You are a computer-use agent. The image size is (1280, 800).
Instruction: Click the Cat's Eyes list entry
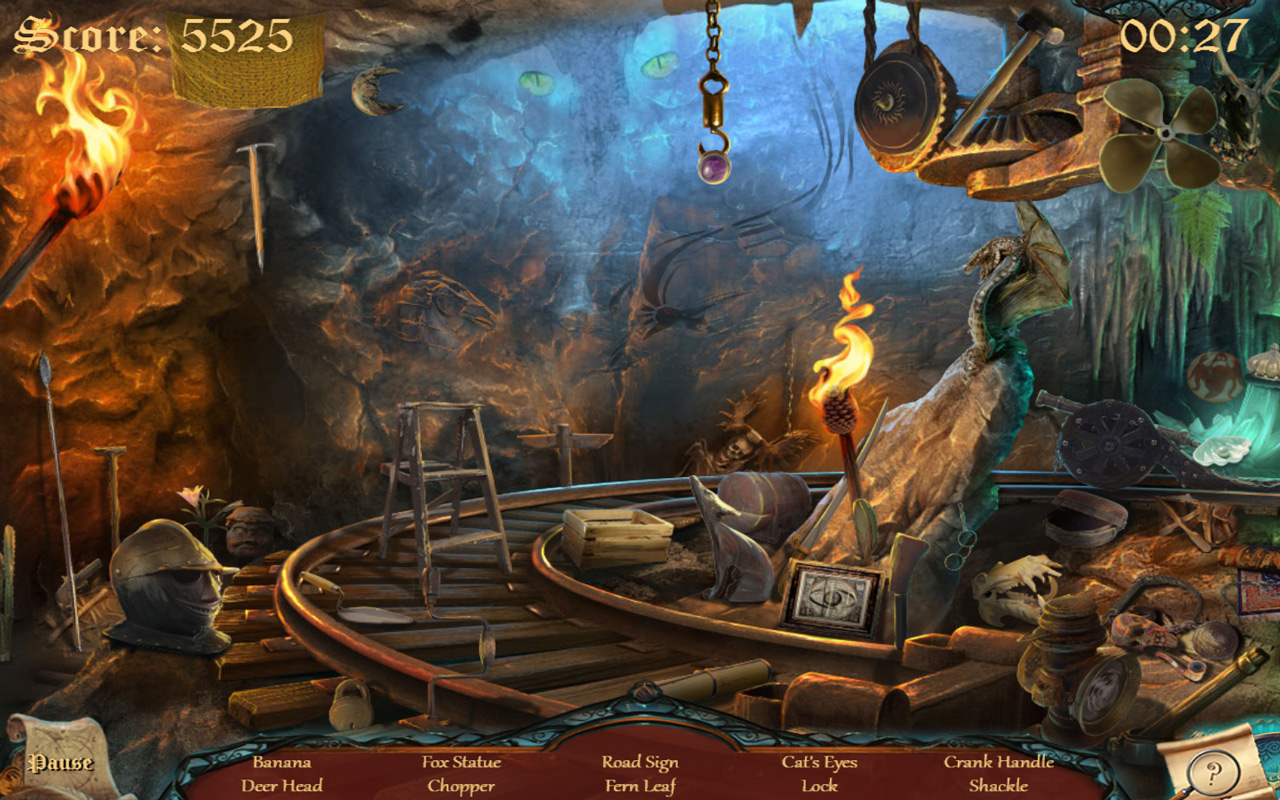click(x=819, y=762)
